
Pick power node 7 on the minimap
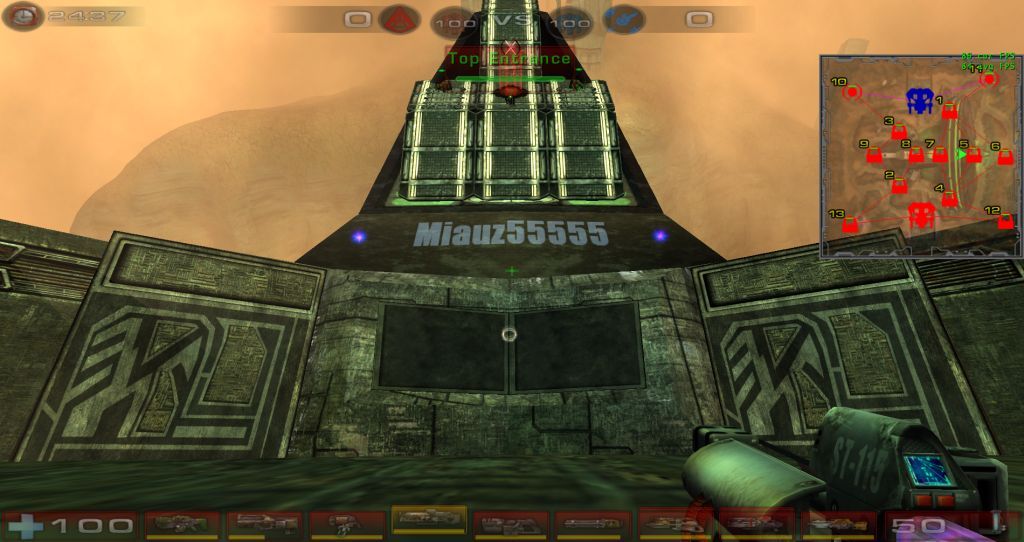point(940,154)
